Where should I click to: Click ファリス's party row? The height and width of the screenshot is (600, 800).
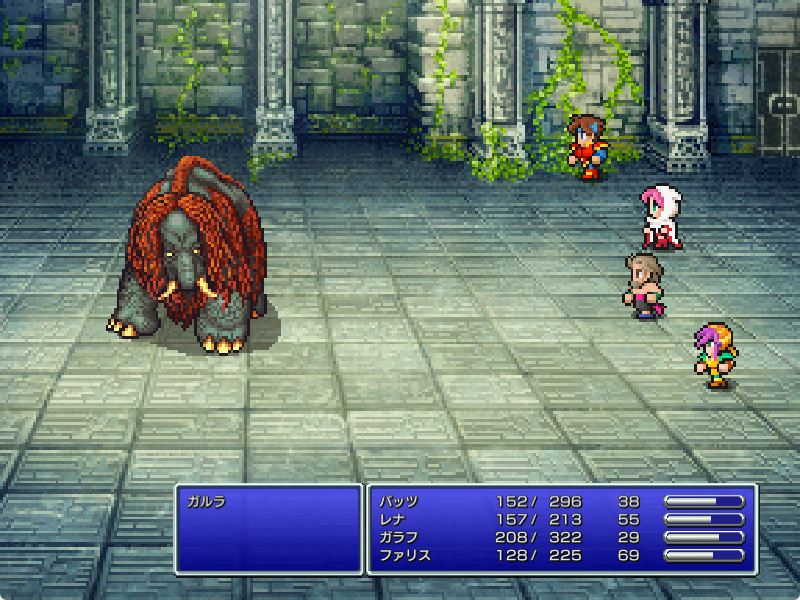404,555
